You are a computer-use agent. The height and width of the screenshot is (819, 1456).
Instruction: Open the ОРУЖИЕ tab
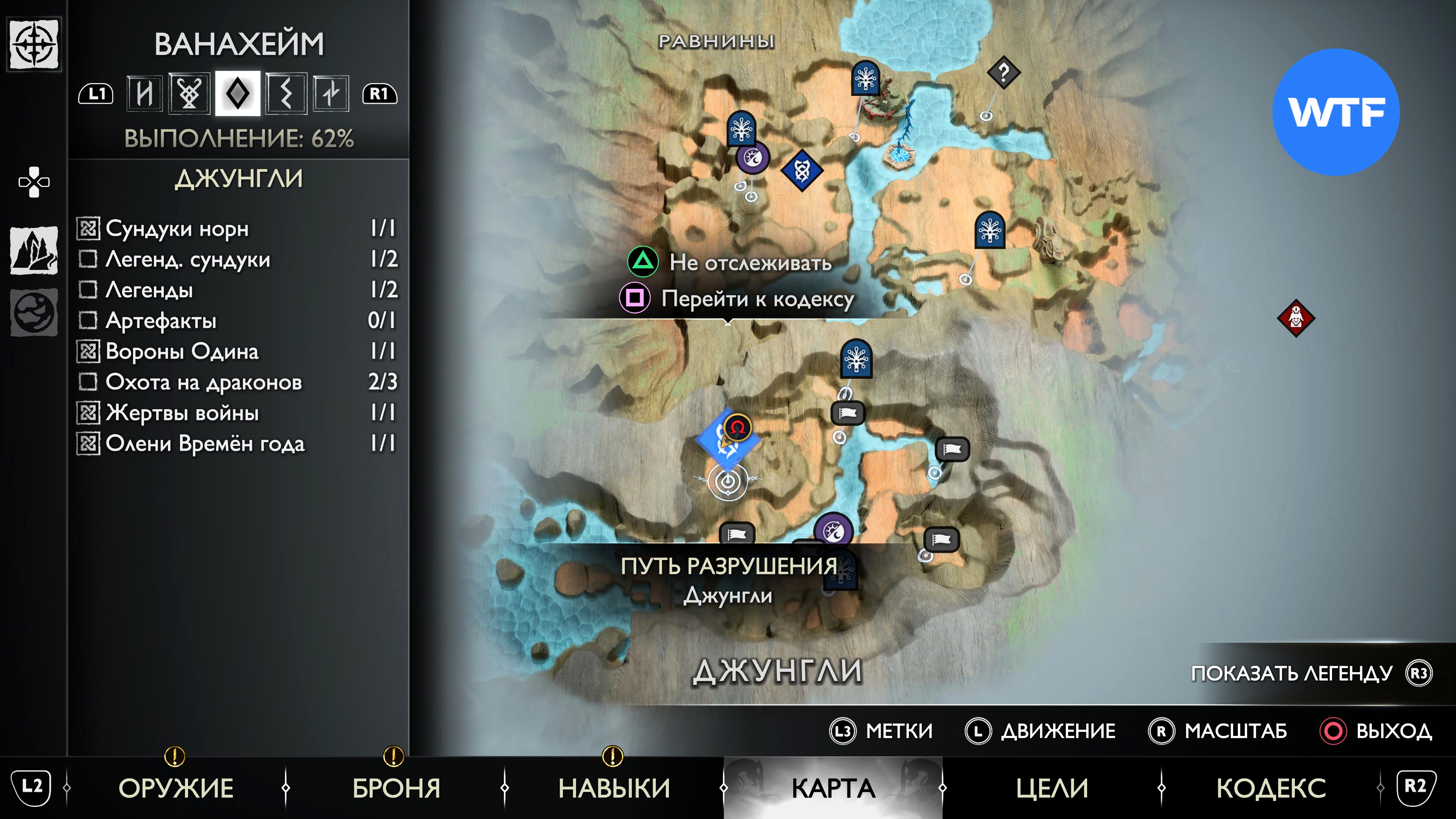176,788
